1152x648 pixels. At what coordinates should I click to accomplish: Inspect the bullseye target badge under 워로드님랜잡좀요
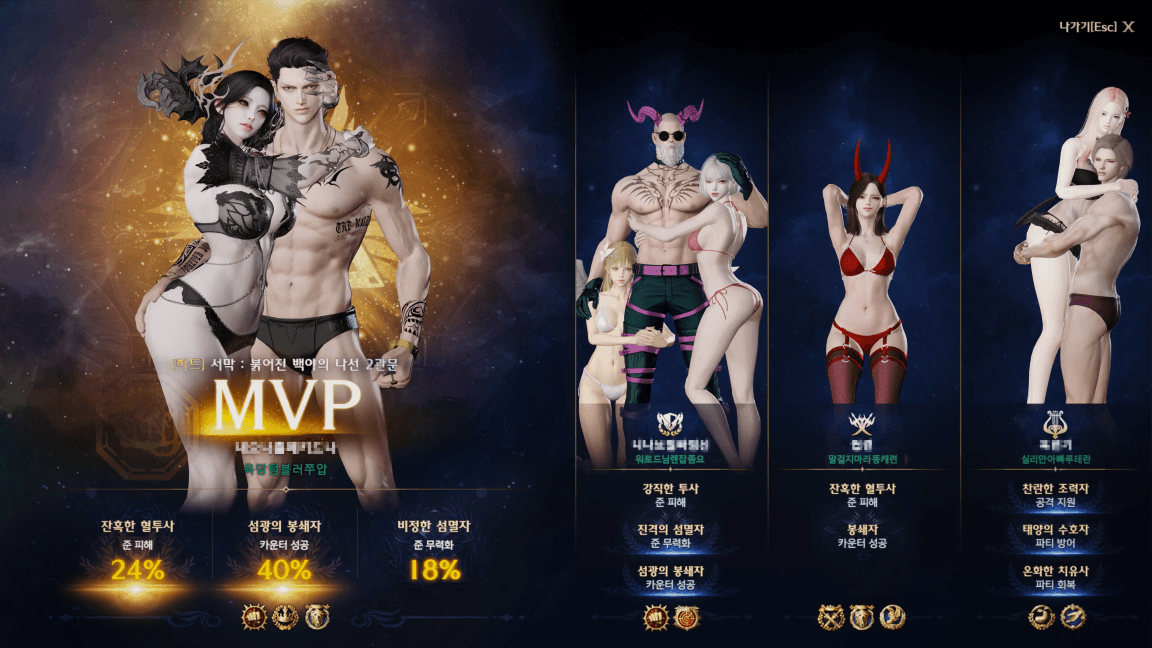(x=687, y=617)
